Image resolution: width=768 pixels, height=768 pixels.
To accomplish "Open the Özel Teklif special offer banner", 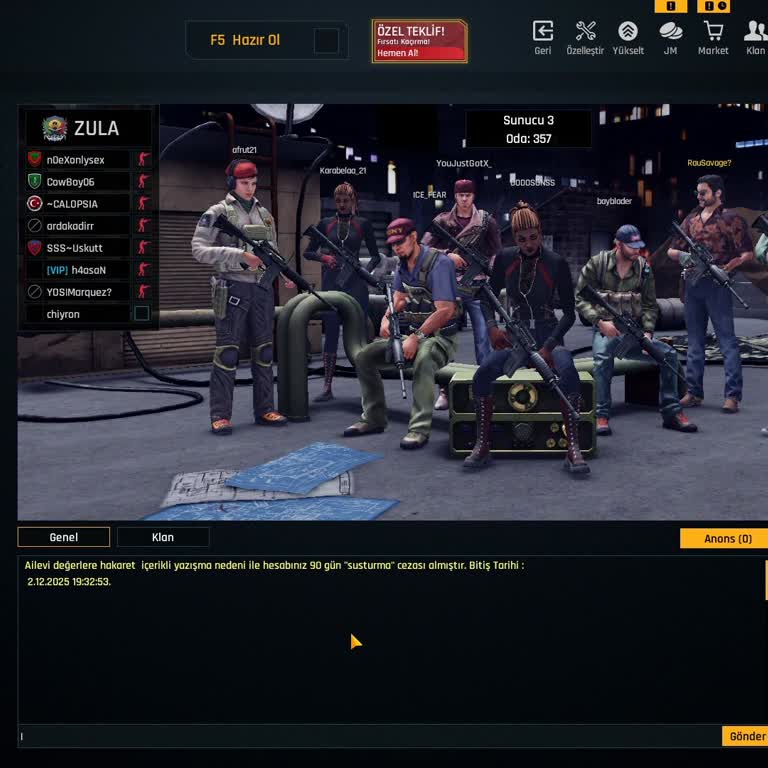I will tap(419, 41).
